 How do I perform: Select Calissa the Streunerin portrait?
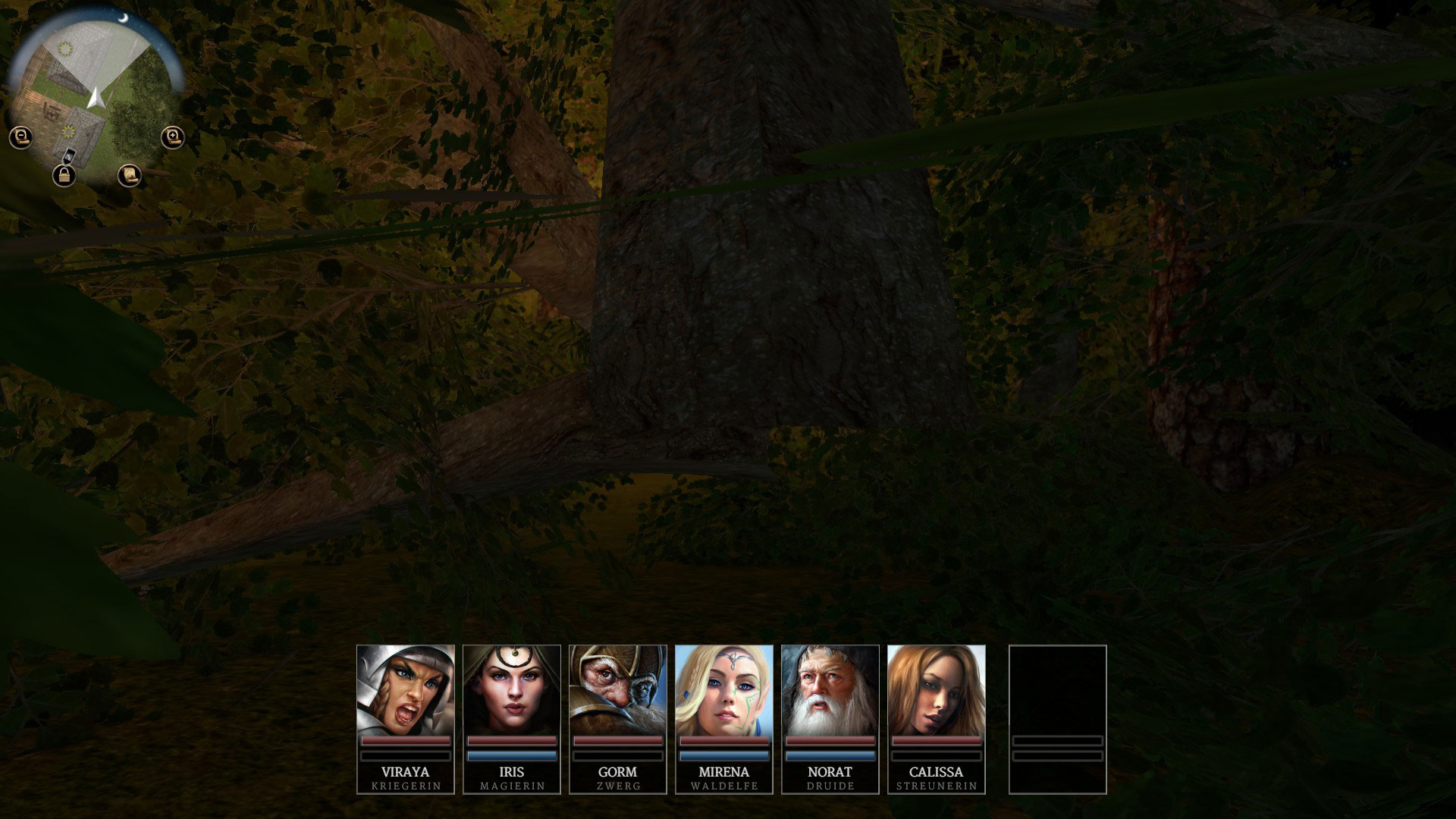click(937, 690)
